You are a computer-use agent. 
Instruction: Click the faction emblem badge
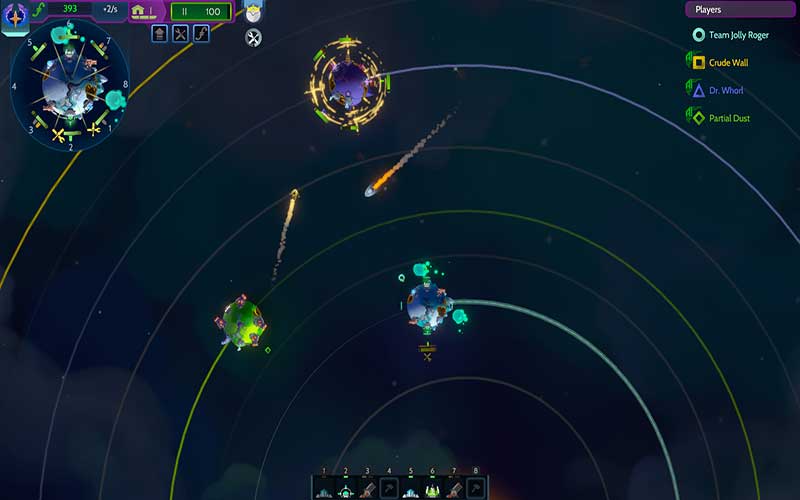[x=15, y=15]
